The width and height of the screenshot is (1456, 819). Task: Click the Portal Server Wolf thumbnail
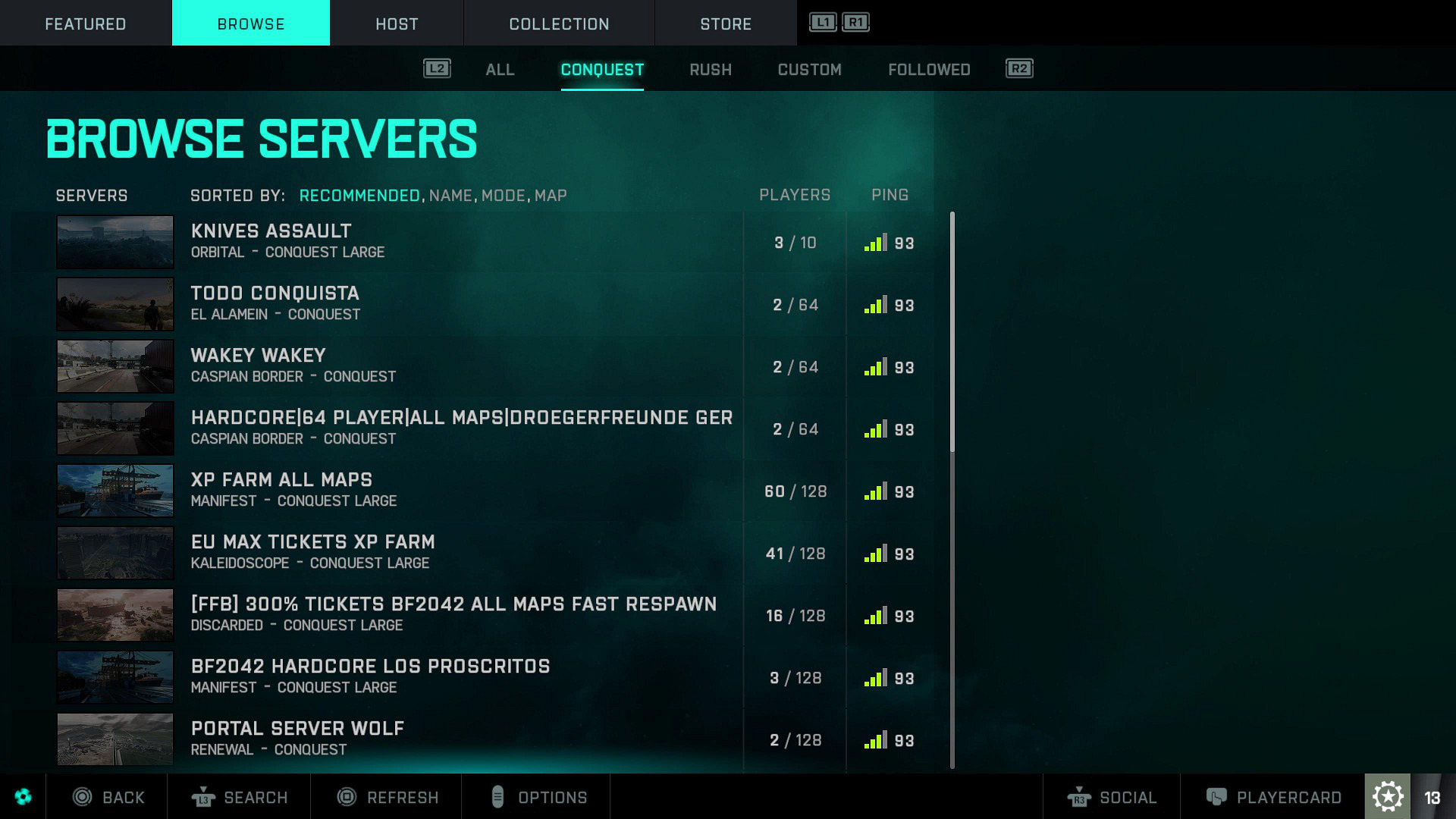pos(115,739)
